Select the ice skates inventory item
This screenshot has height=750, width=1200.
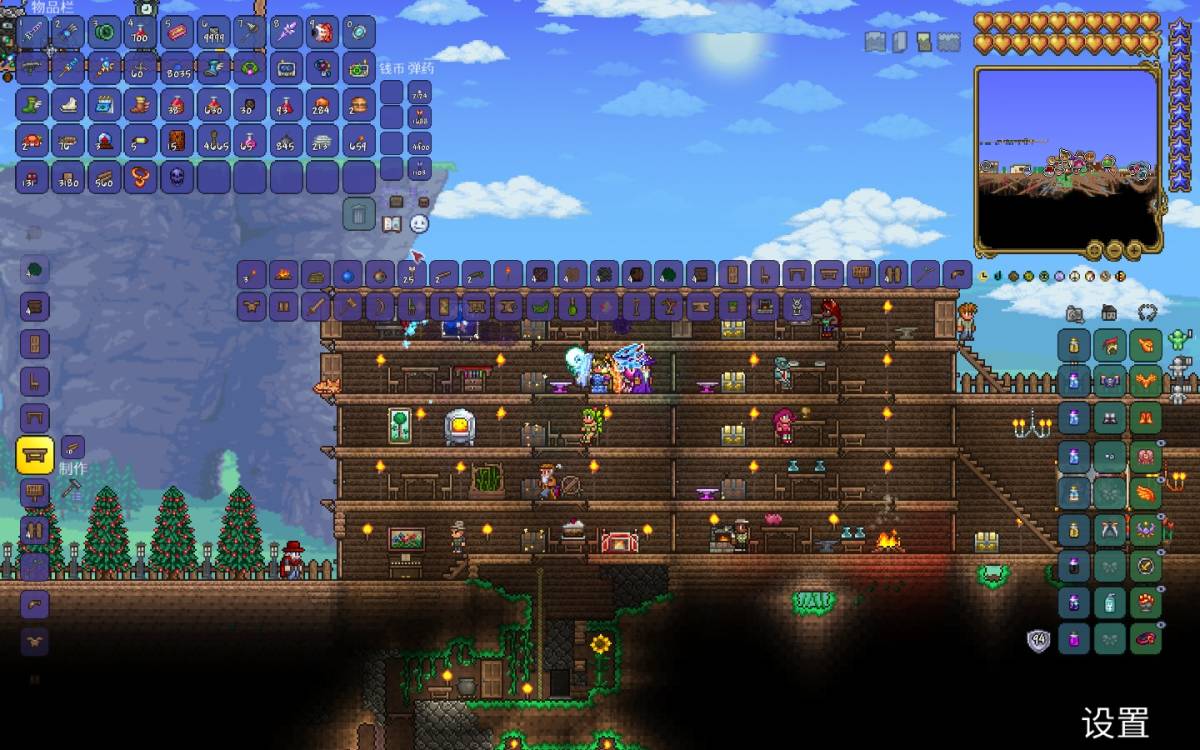point(69,104)
